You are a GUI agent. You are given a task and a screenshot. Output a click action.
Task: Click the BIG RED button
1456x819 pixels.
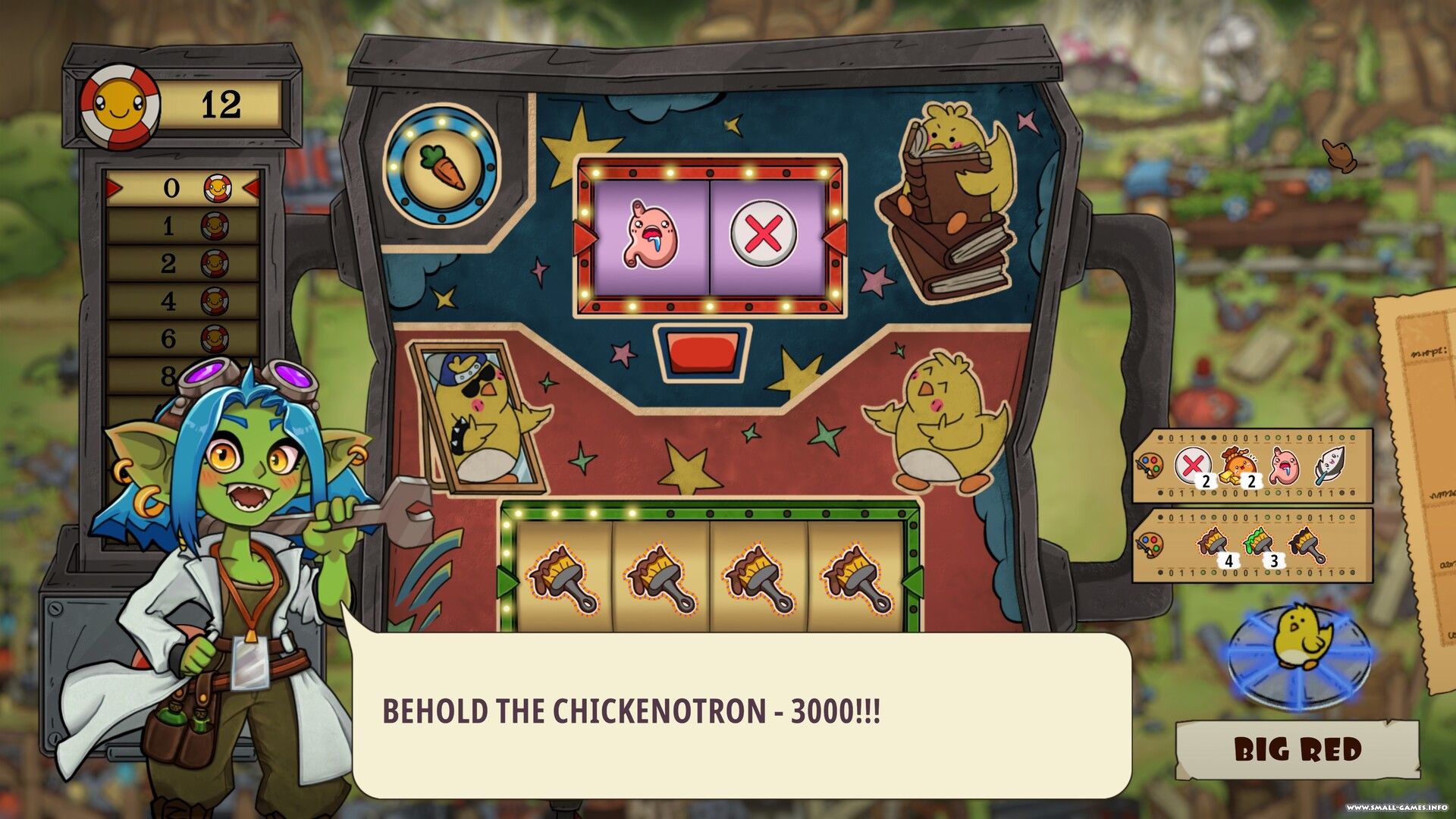(1298, 749)
